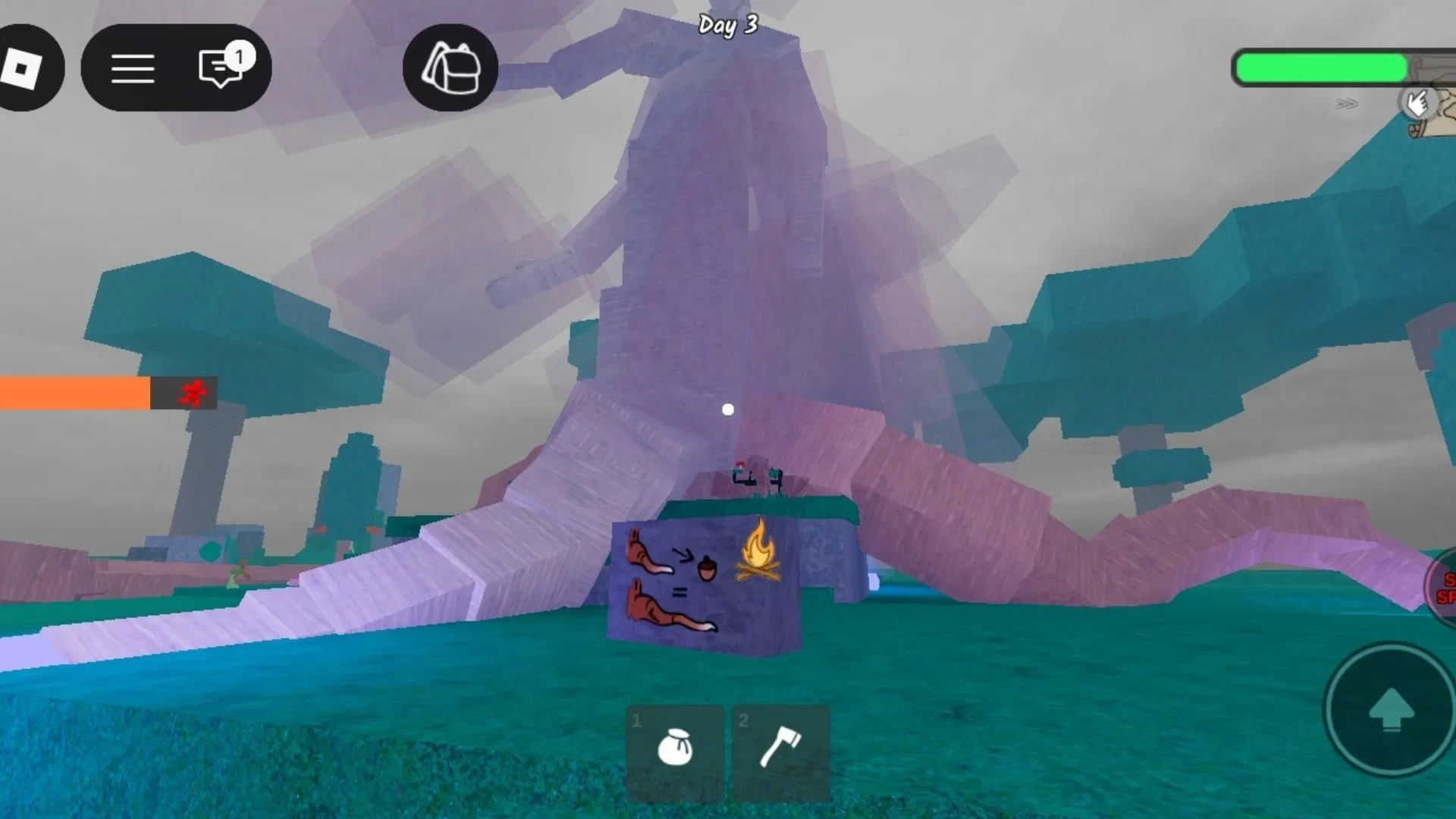
Task: Open the backpack inventory icon
Action: (x=450, y=68)
